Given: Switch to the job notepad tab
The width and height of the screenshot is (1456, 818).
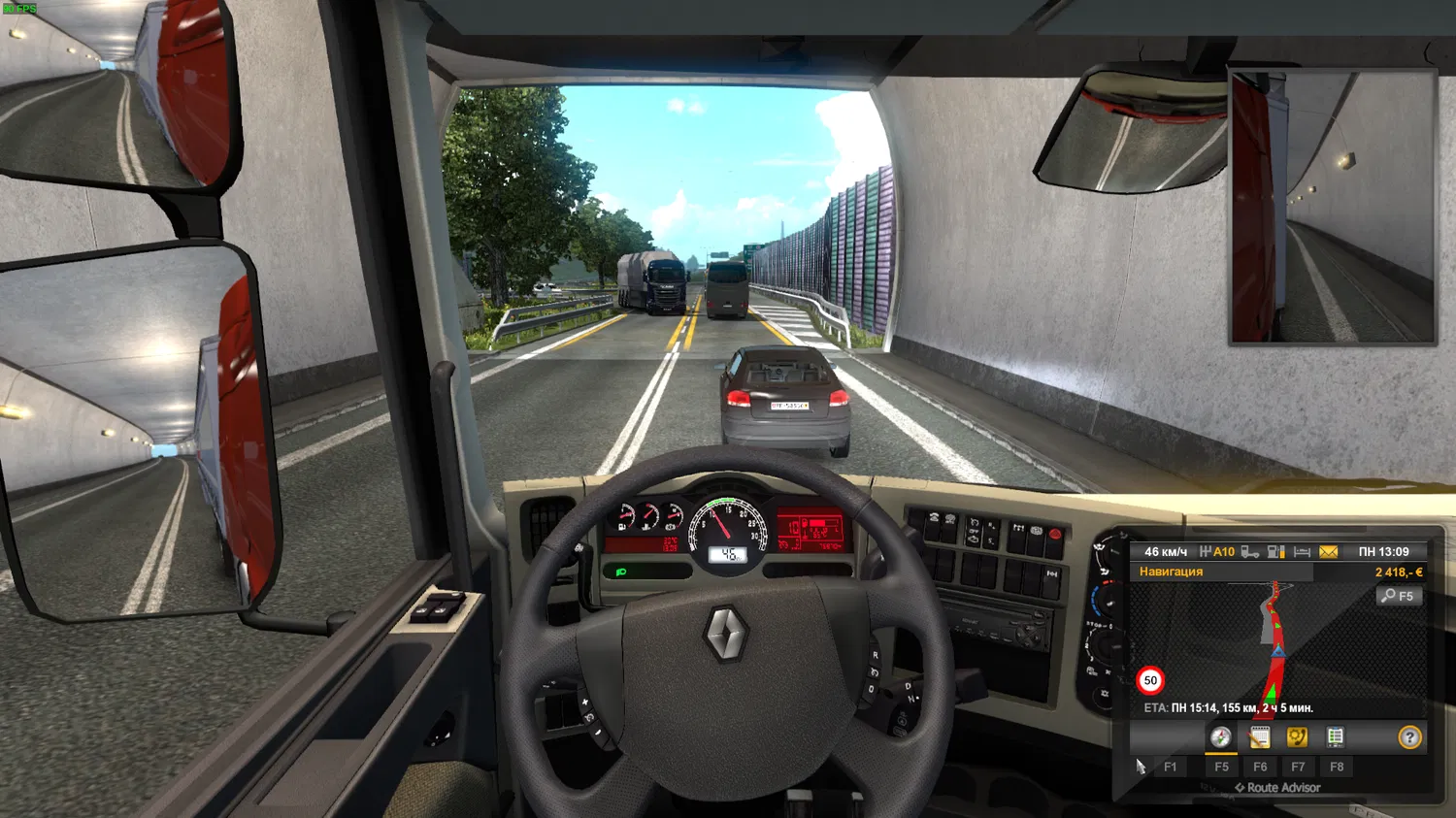Looking at the screenshot, I should [1259, 737].
